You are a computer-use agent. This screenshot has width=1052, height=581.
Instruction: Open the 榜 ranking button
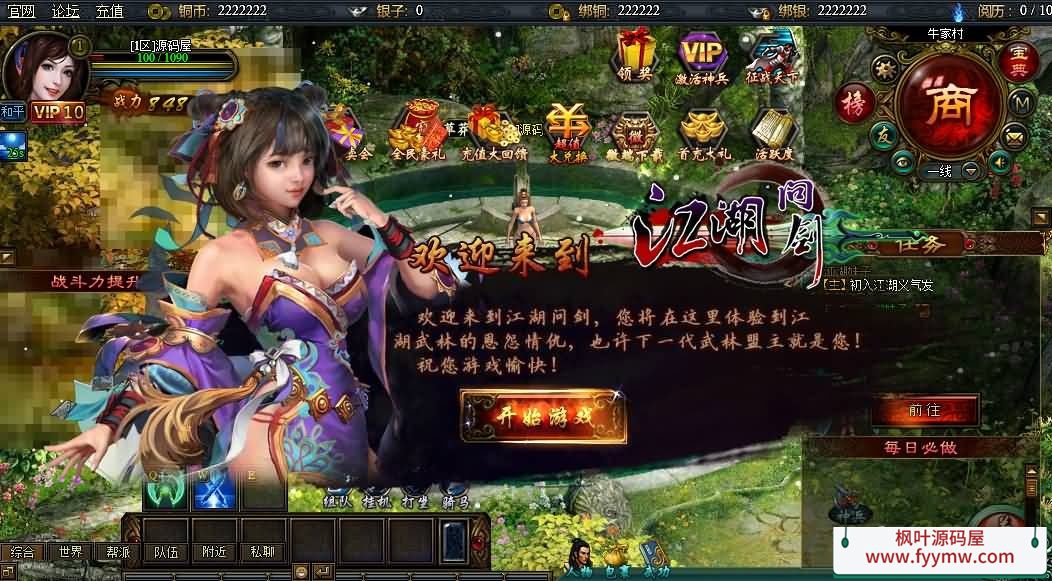tap(855, 103)
